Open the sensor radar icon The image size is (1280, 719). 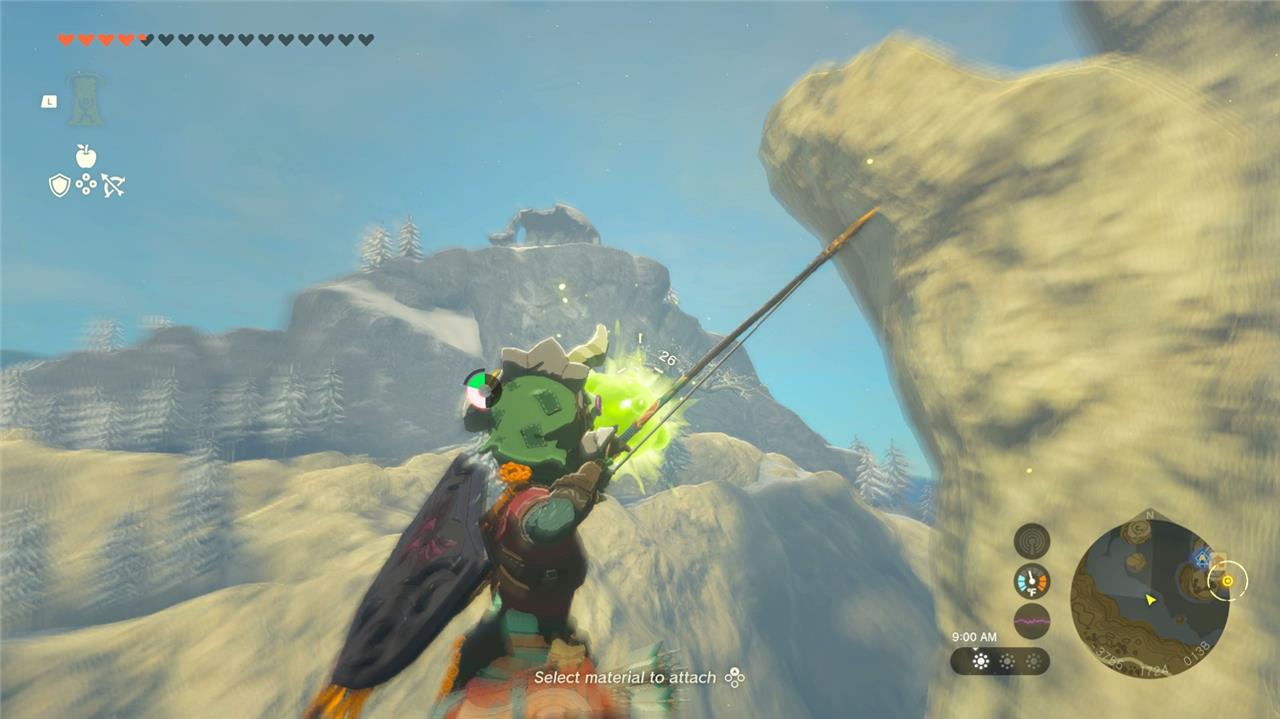pyautogui.click(x=1032, y=541)
